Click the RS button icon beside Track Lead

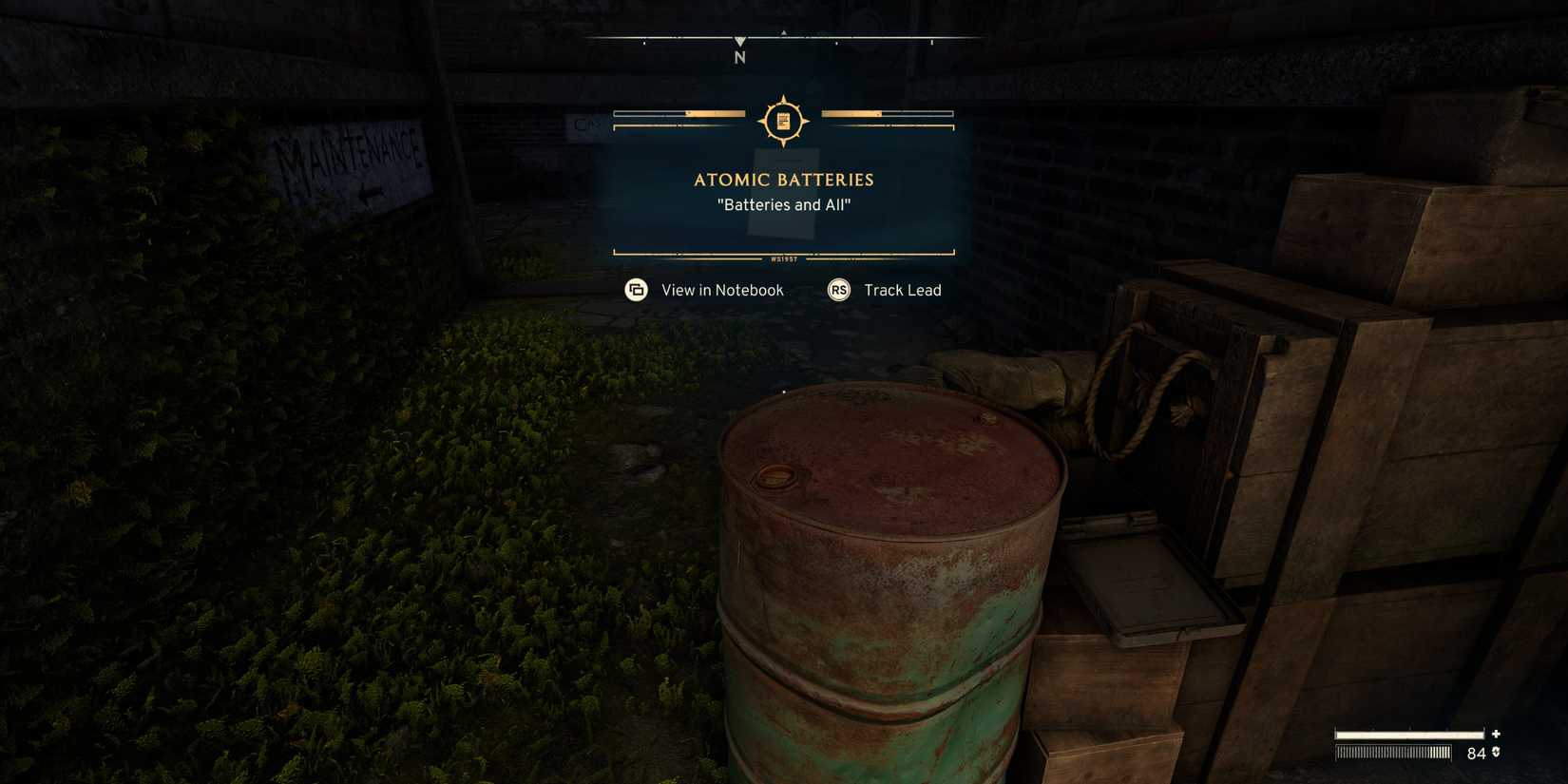click(x=838, y=290)
